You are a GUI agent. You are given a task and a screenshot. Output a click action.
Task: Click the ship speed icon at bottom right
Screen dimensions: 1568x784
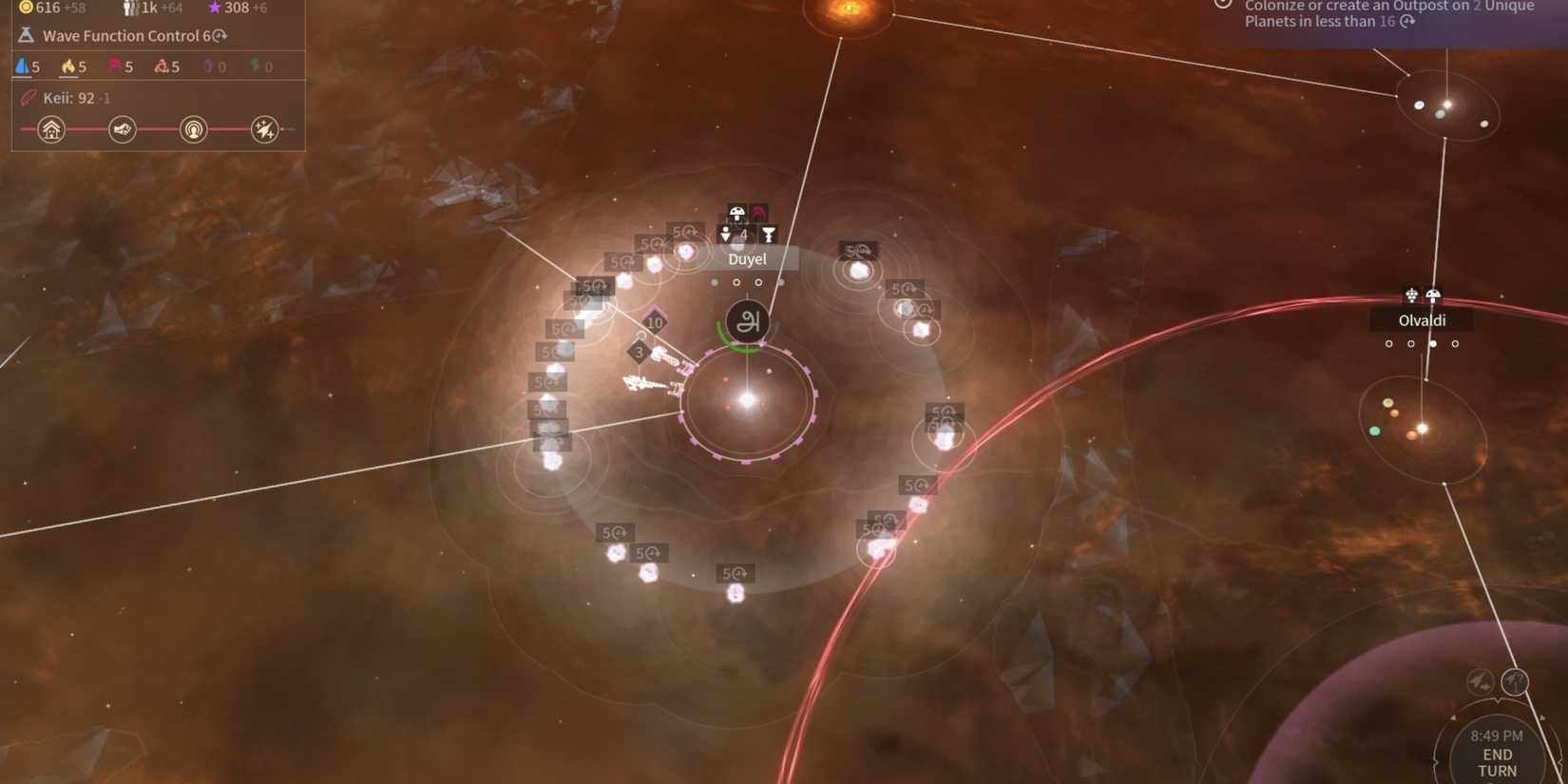pos(1478,682)
